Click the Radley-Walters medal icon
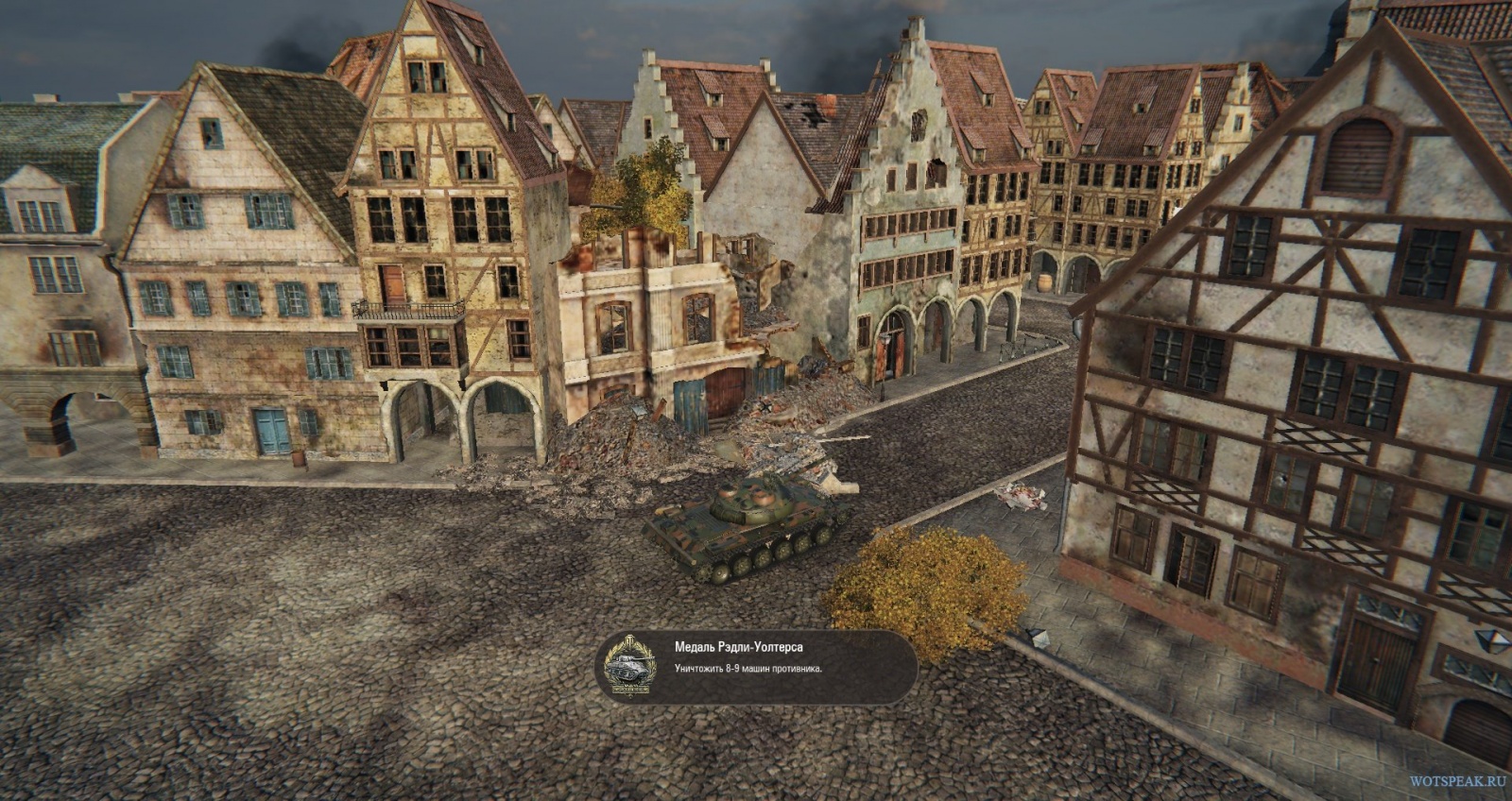 [x=630, y=665]
